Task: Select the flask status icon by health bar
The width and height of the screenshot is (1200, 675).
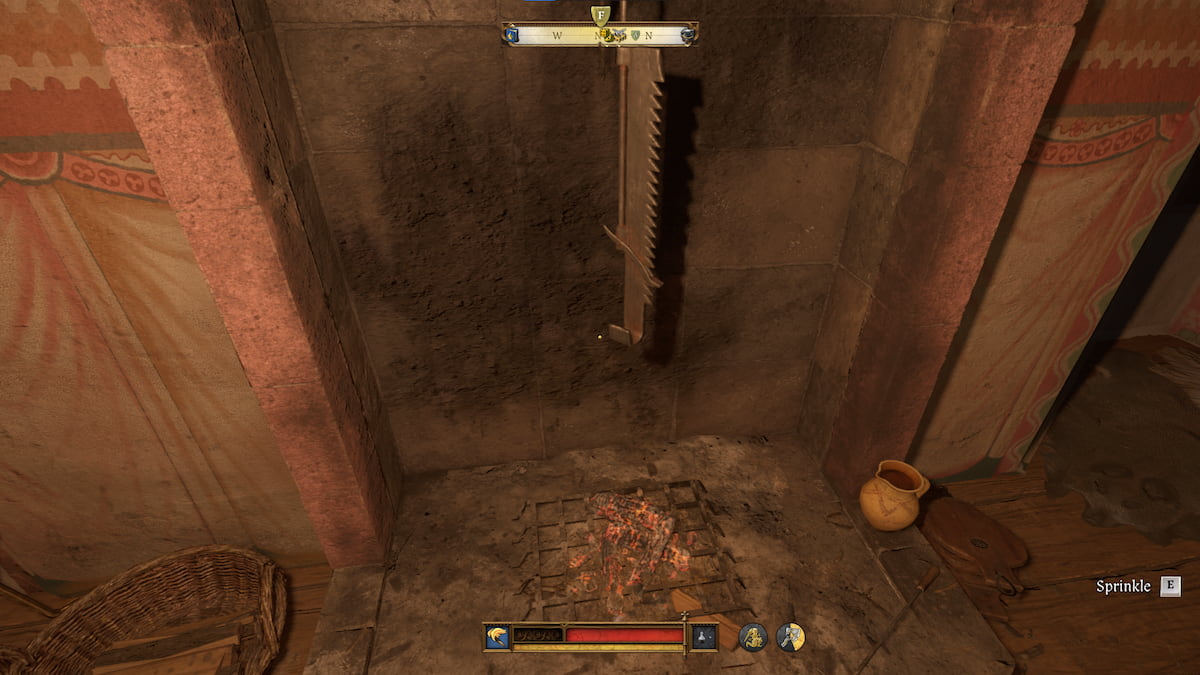Action: 704,636
